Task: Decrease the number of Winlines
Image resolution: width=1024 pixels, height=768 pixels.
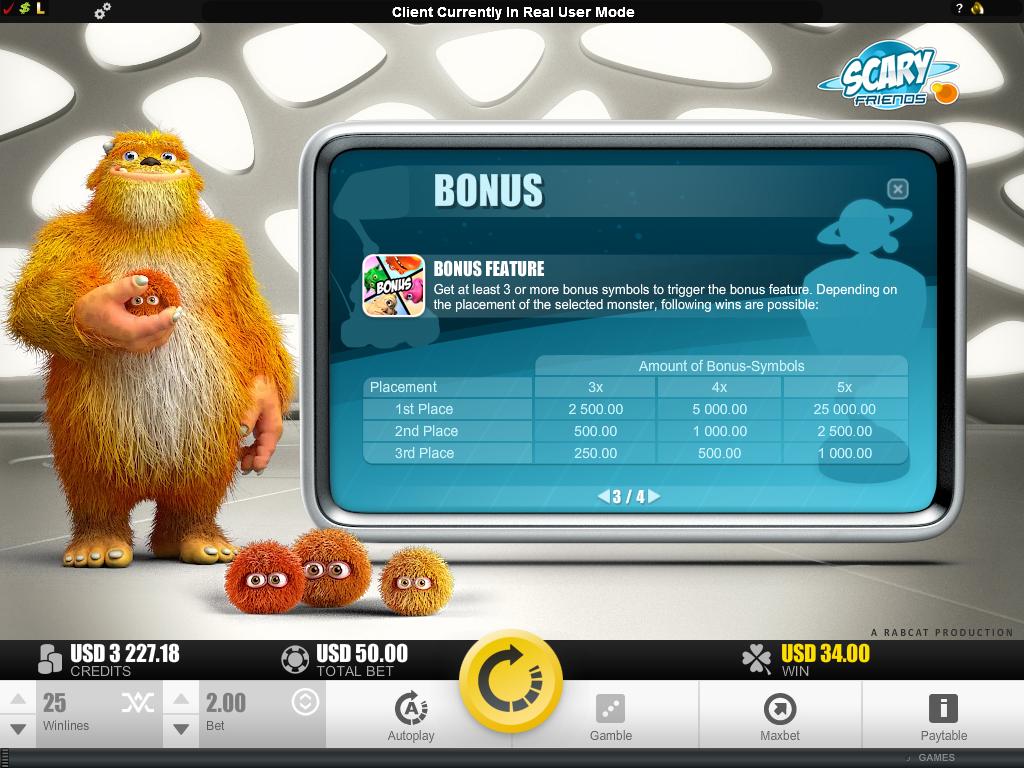Action: tap(17, 730)
